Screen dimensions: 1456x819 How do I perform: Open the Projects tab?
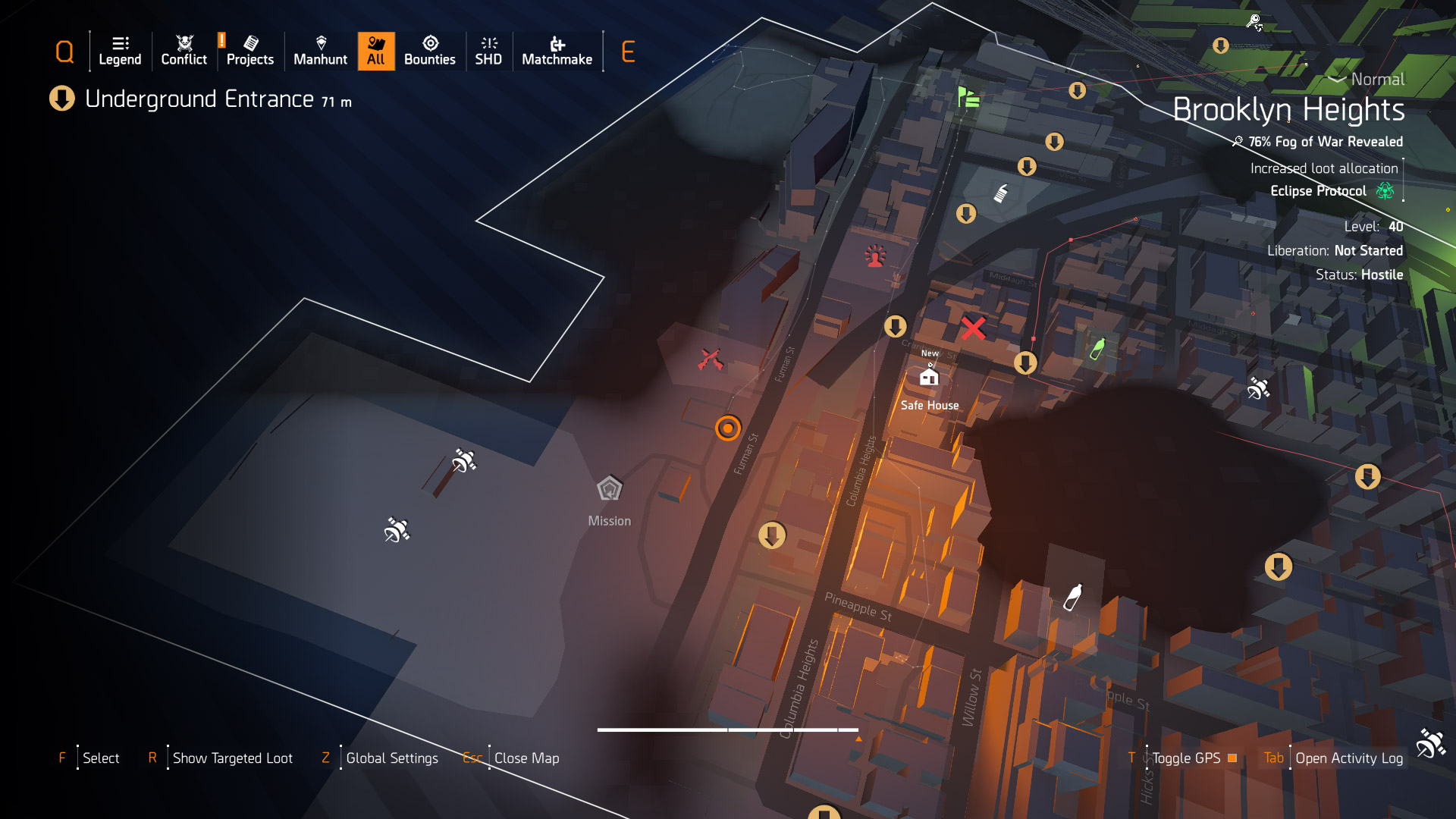pos(249,51)
